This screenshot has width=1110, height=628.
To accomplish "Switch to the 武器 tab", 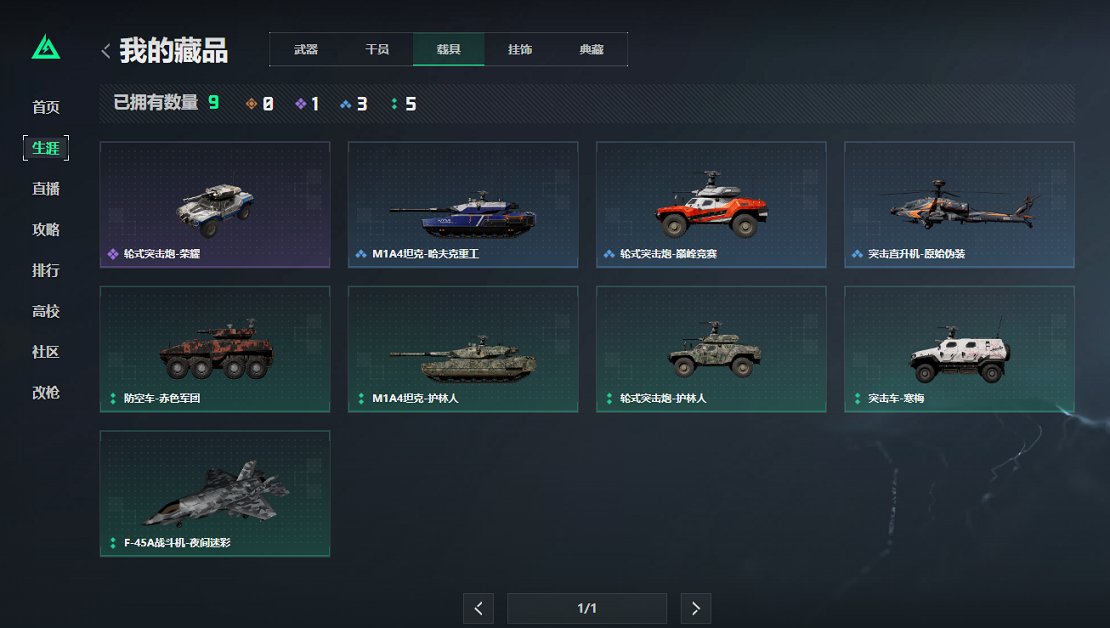I will pos(305,49).
